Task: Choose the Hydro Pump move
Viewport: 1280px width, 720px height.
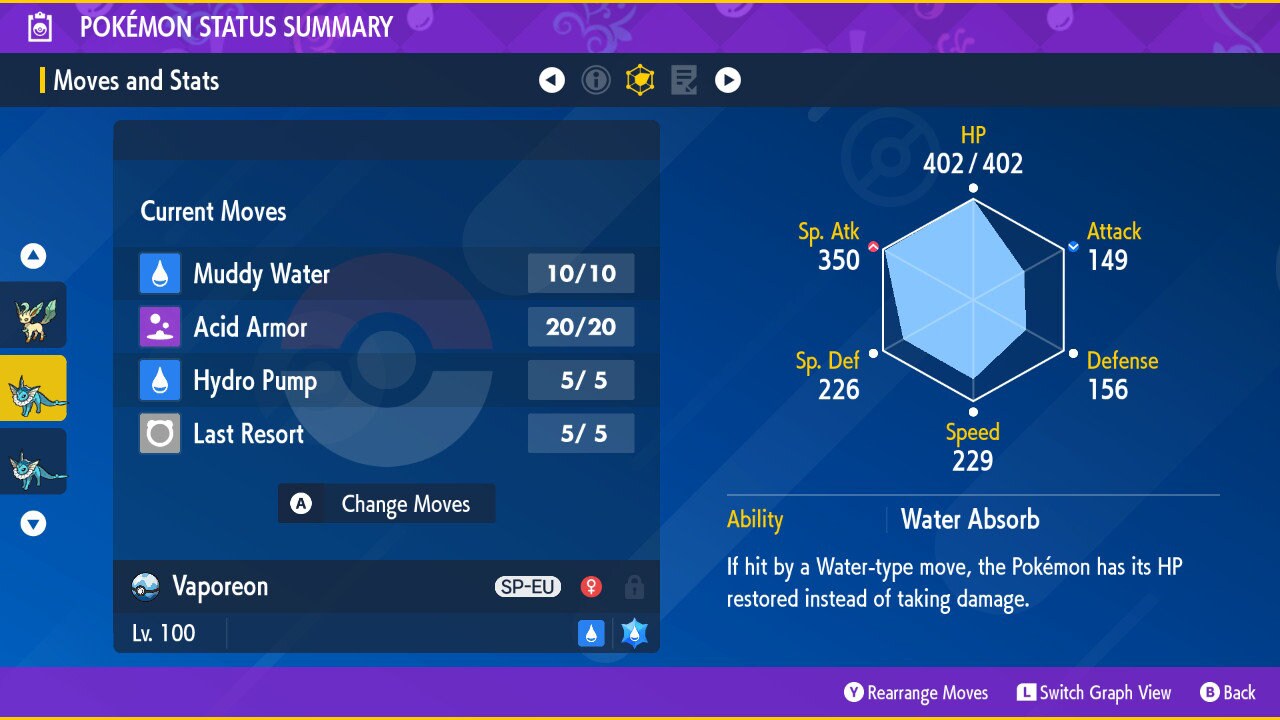Action: [x=386, y=381]
